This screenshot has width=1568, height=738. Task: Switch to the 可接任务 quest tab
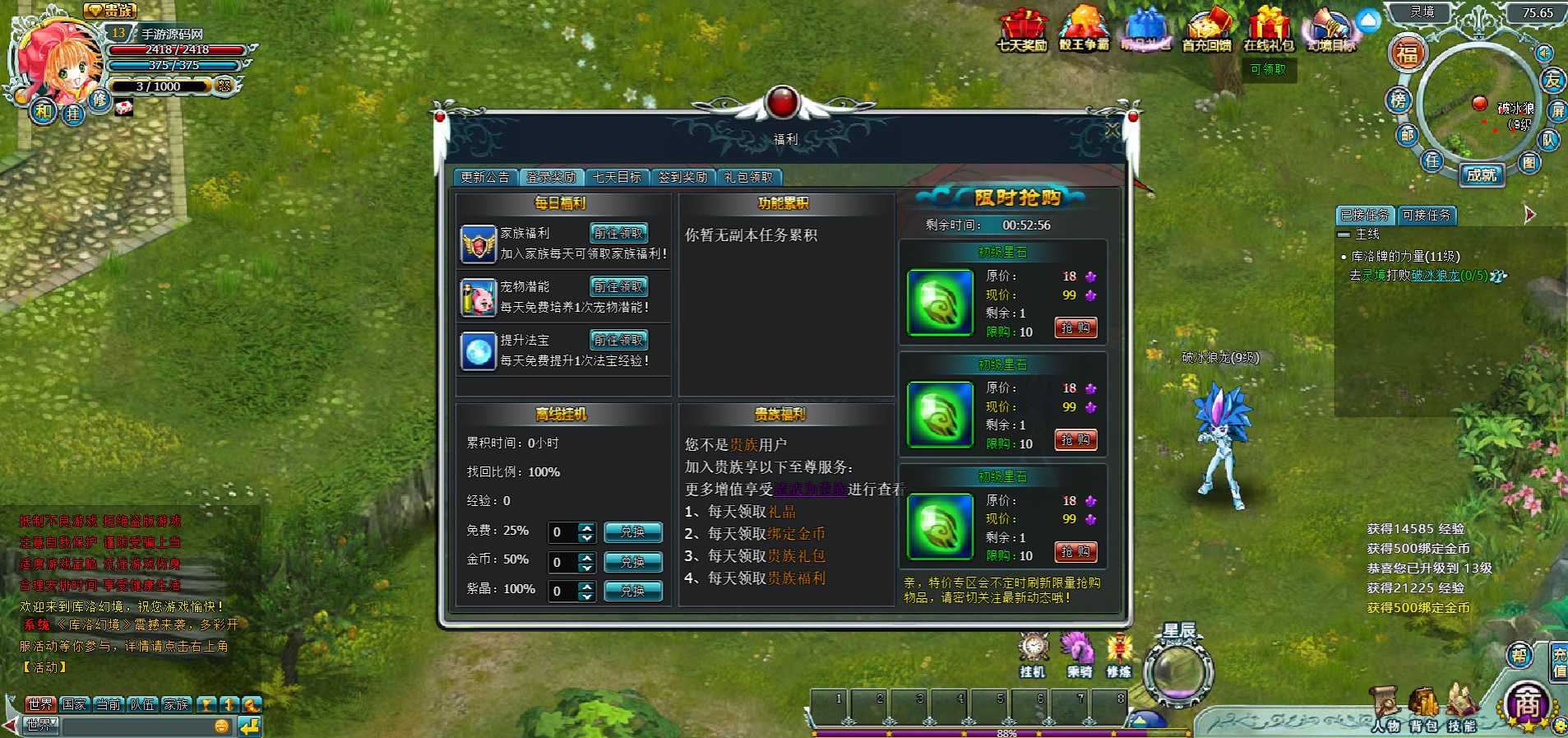tap(1427, 216)
